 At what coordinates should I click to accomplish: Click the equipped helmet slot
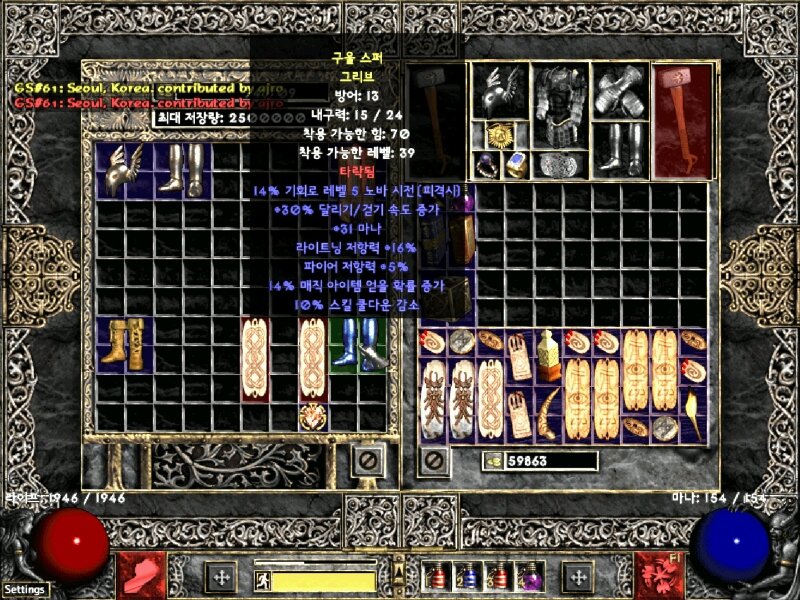[x=499, y=93]
